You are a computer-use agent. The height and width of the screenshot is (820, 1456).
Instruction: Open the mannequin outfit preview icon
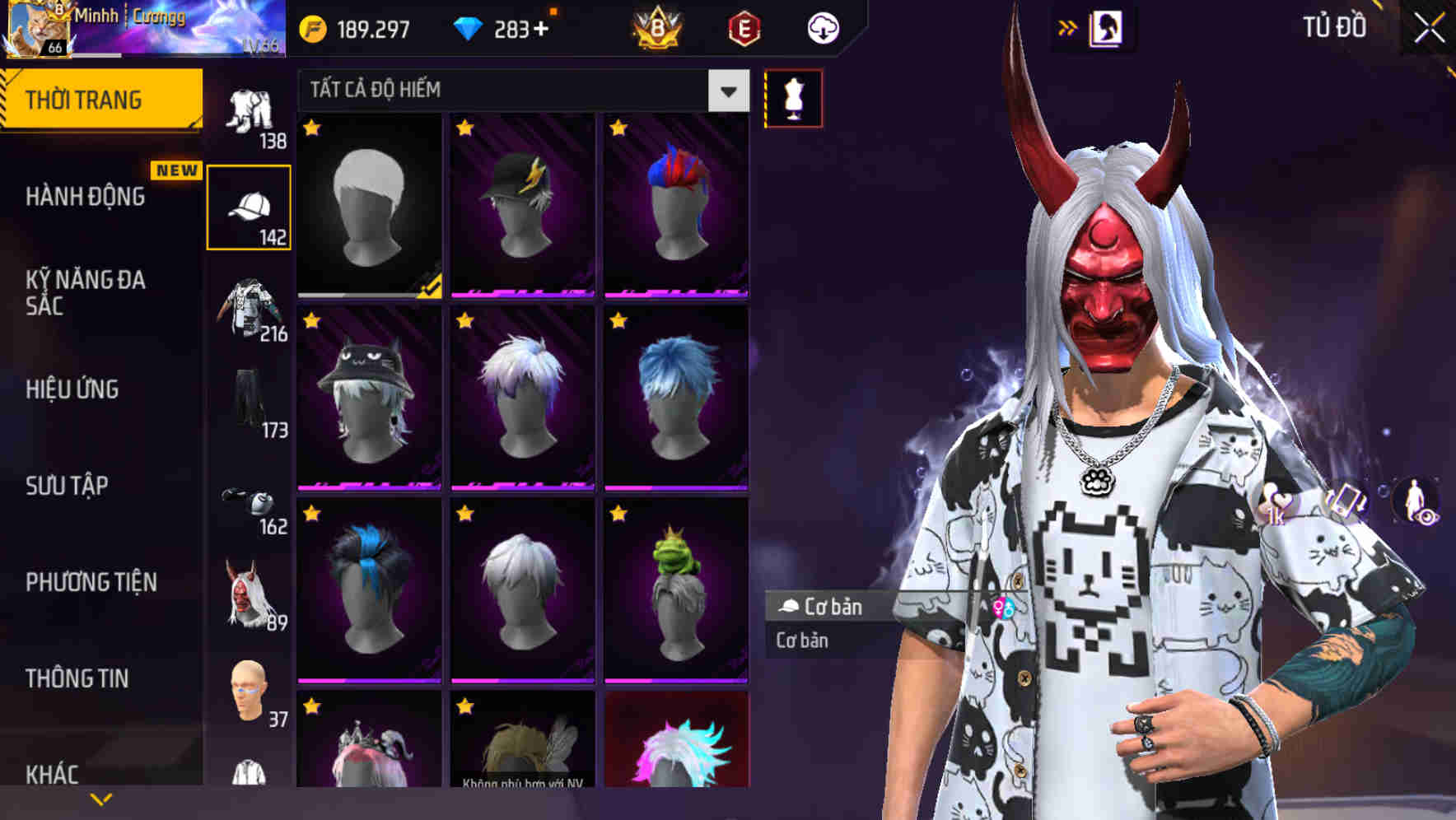tap(793, 97)
